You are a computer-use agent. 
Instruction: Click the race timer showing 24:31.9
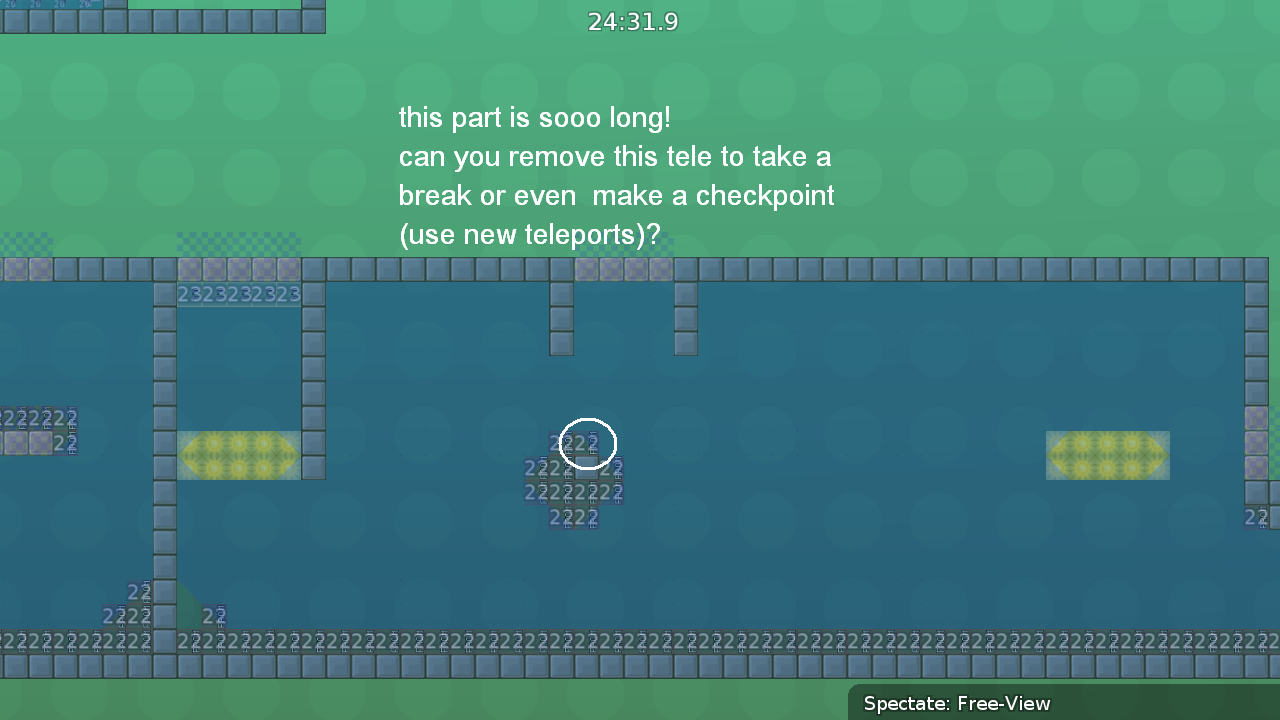[x=633, y=21]
